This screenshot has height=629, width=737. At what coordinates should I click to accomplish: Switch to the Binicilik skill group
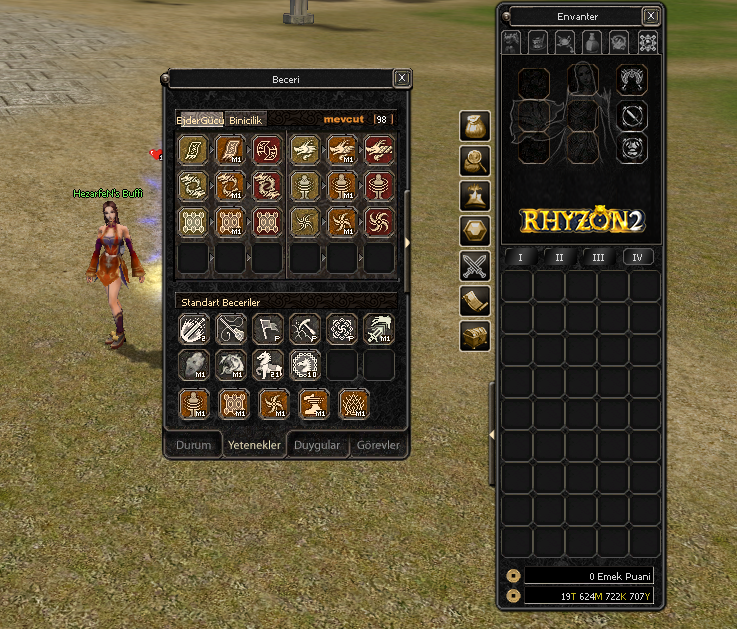pyautogui.click(x=246, y=120)
